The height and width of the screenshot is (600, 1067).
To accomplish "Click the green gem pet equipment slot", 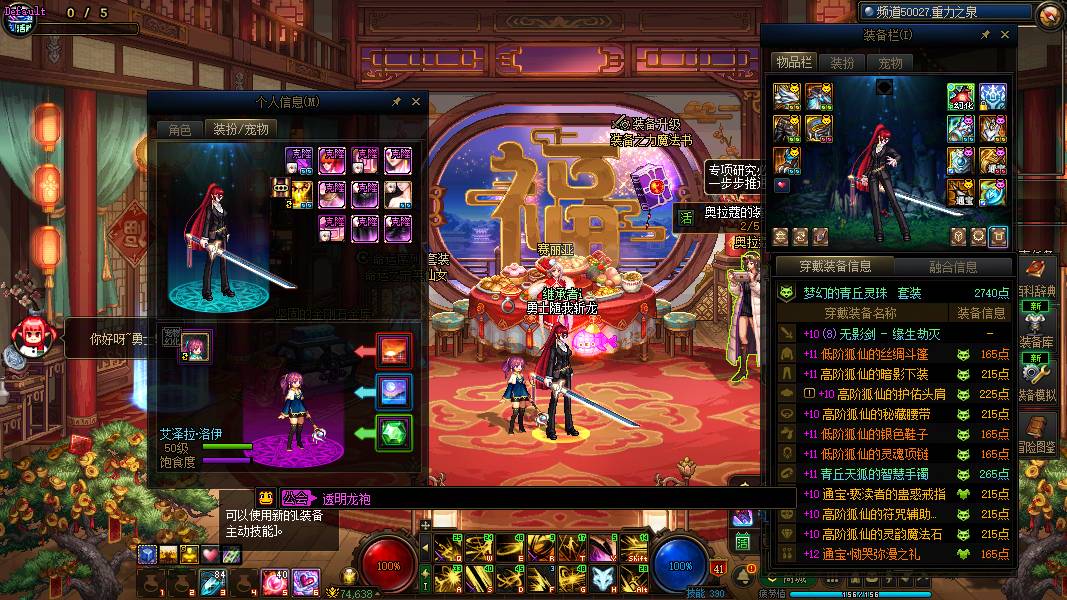I will click(x=395, y=434).
